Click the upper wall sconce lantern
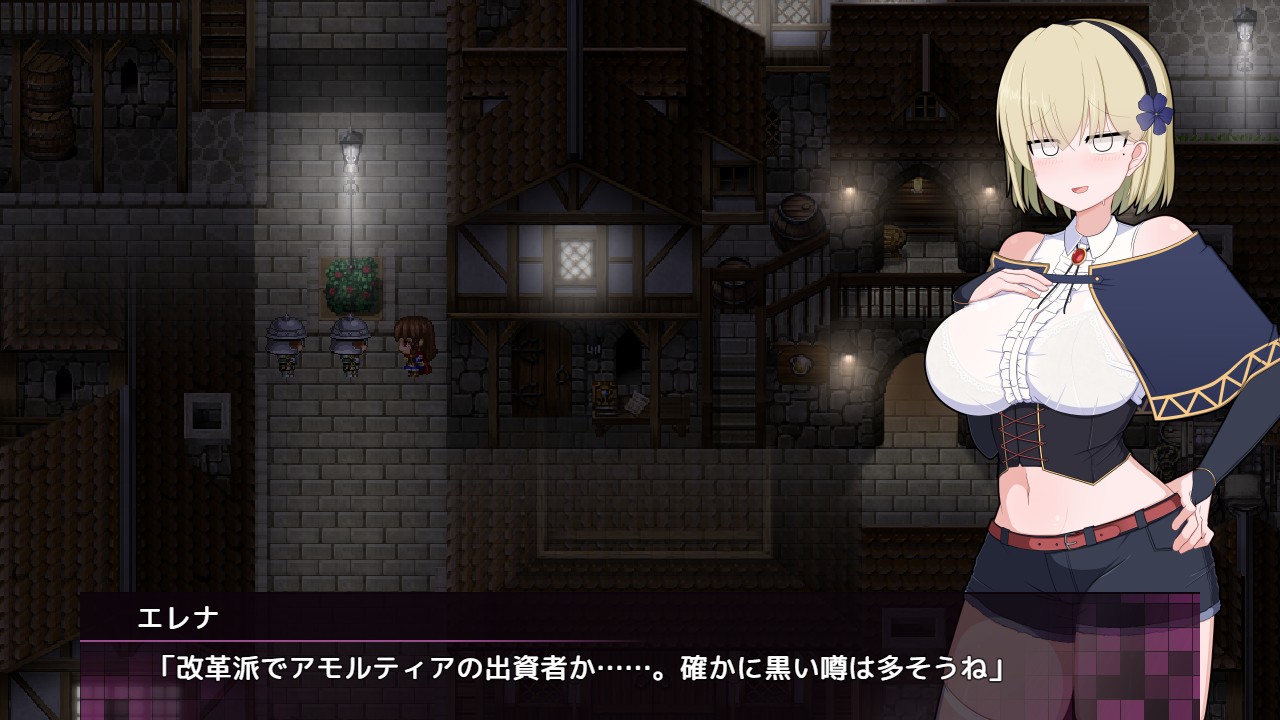 point(849,188)
